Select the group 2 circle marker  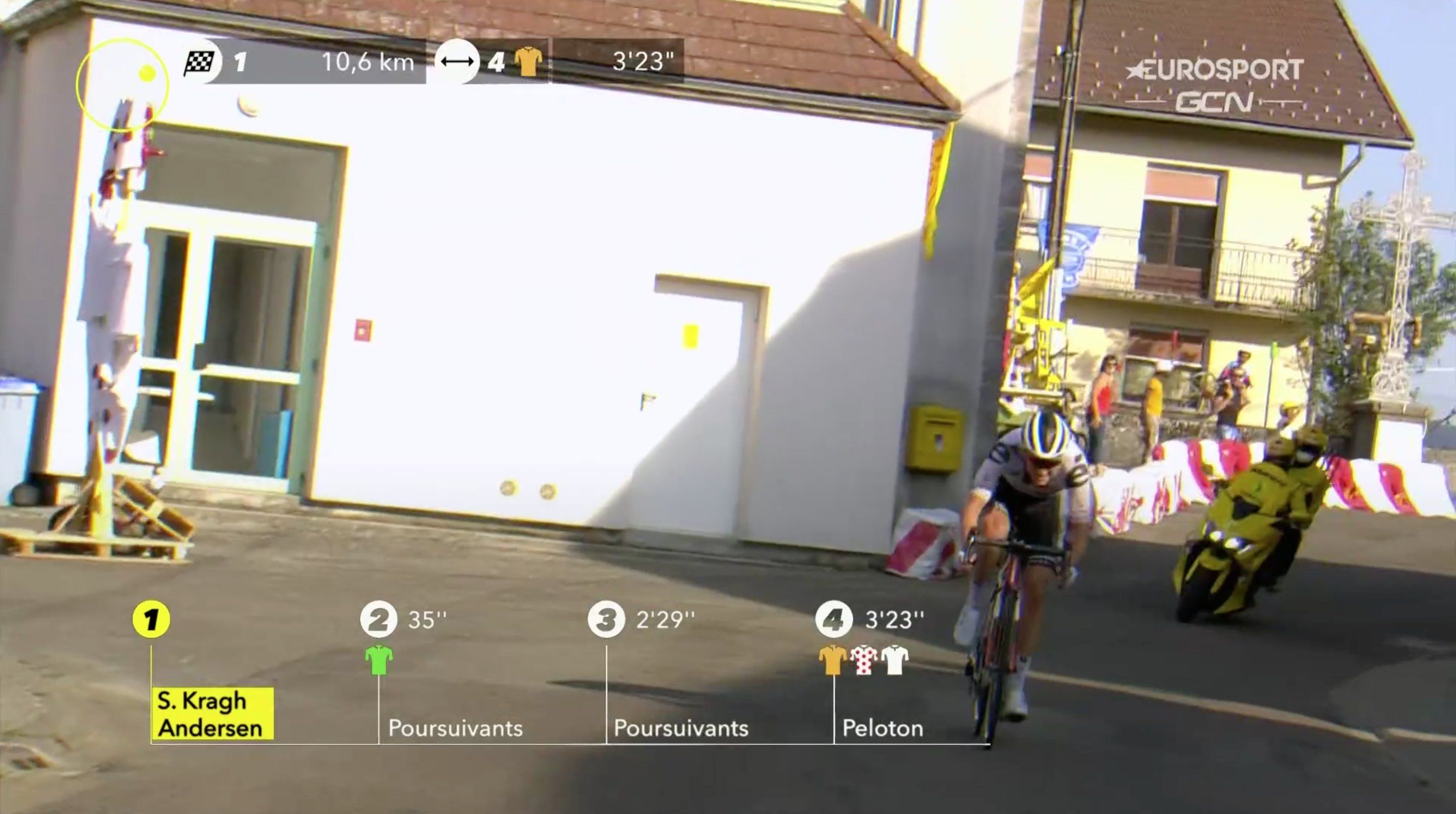[379, 619]
